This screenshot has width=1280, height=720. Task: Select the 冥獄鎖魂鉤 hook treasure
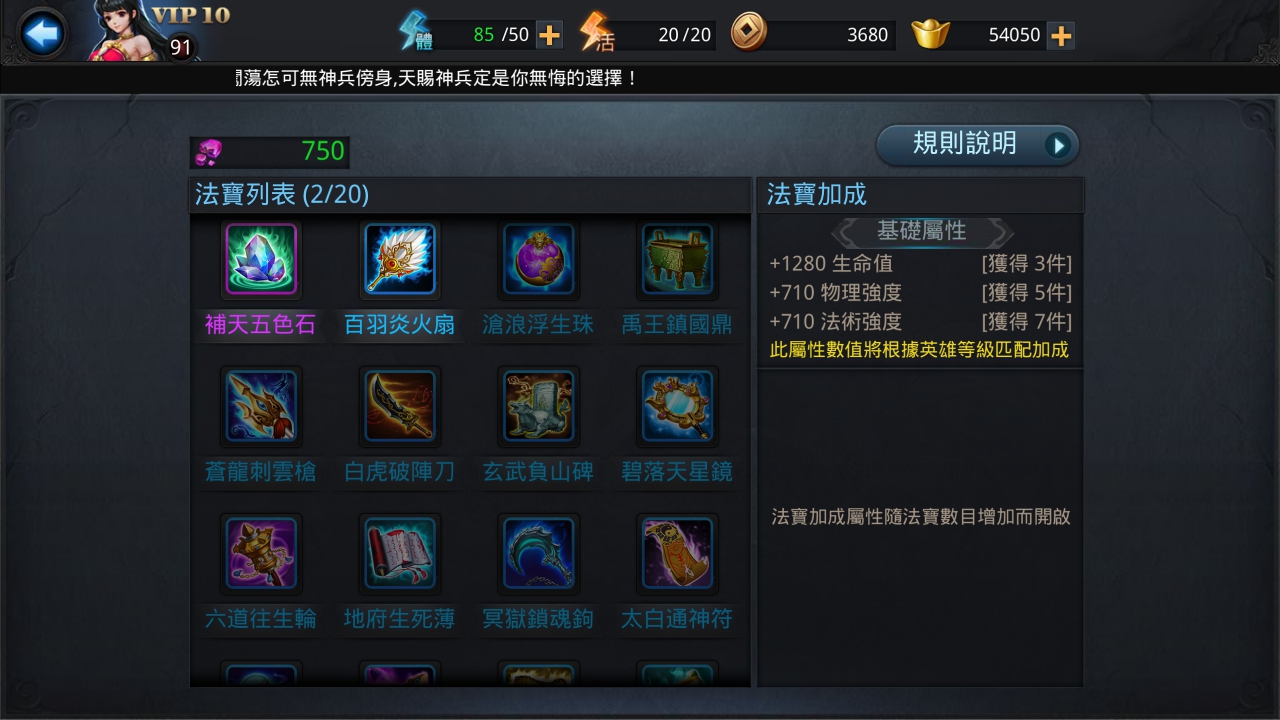tap(538, 554)
